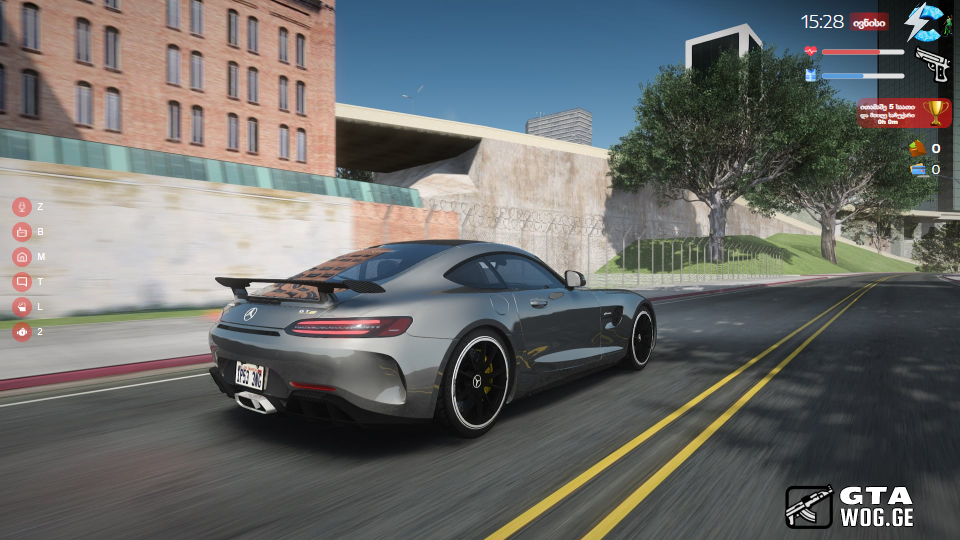Open the radio icon shortcut
This screenshot has height=540, width=960.
(21, 232)
